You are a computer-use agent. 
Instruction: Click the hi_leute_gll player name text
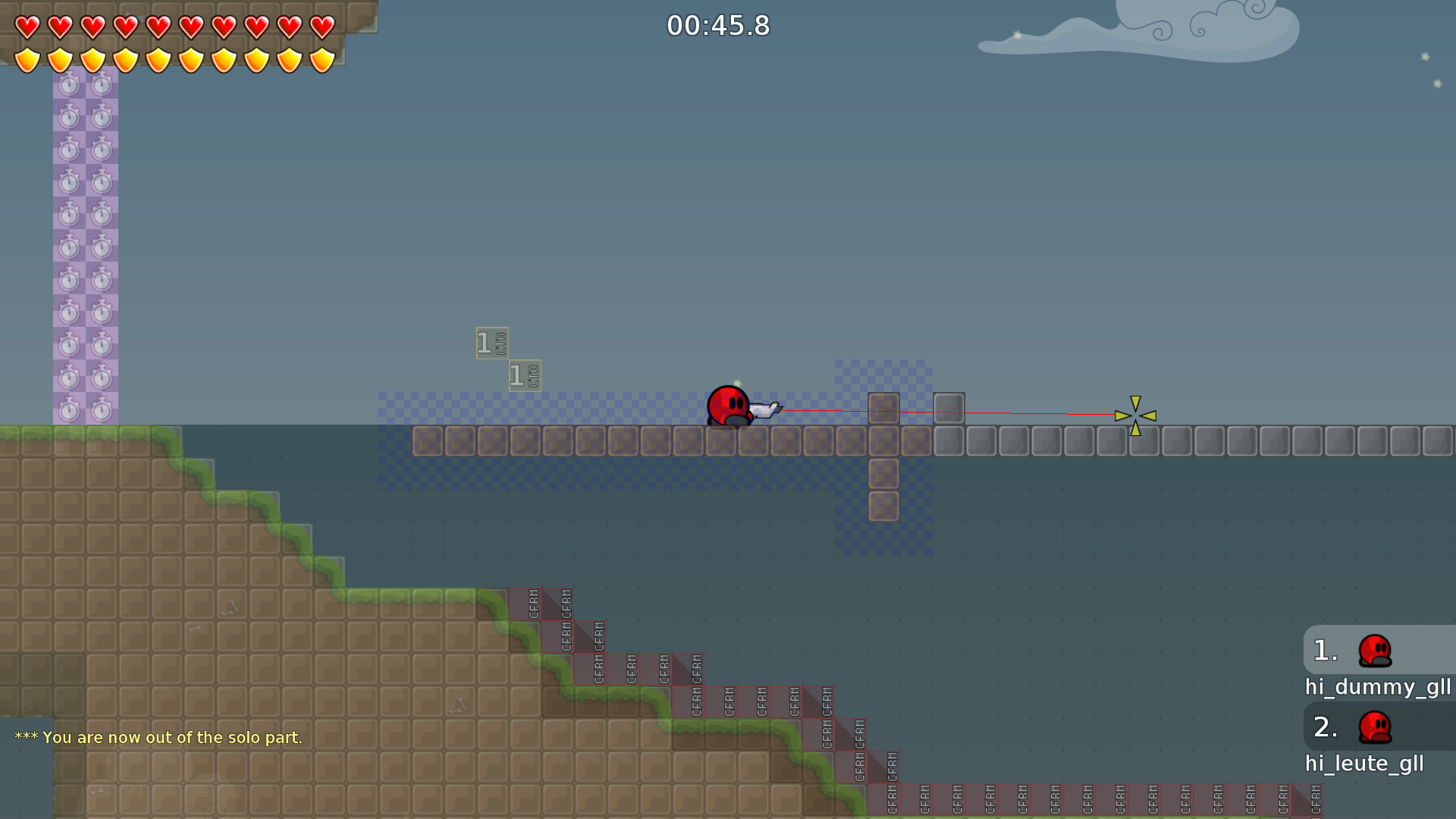[1364, 764]
